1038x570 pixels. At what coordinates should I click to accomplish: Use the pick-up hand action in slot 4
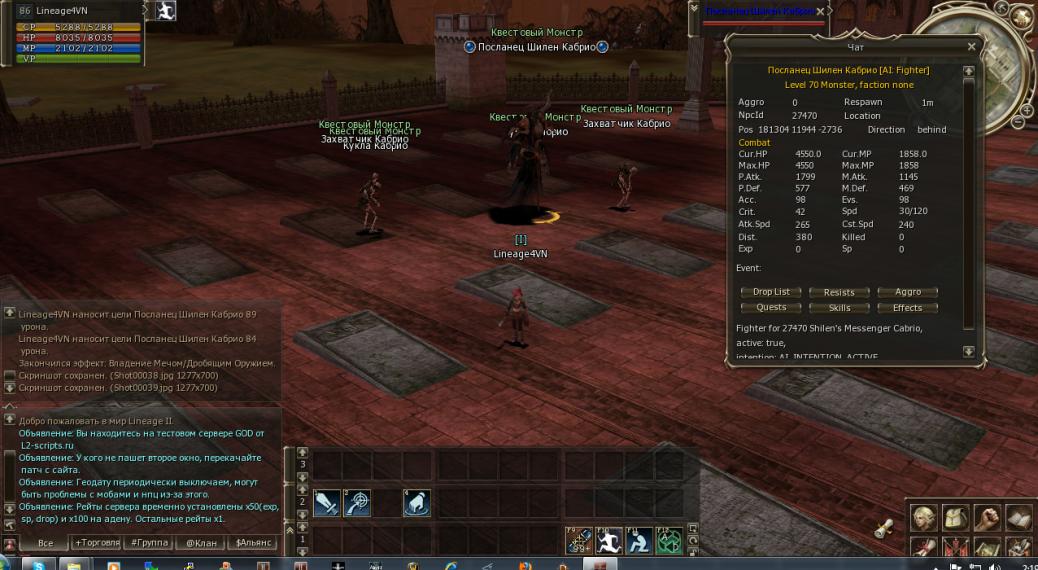point(417,503)
